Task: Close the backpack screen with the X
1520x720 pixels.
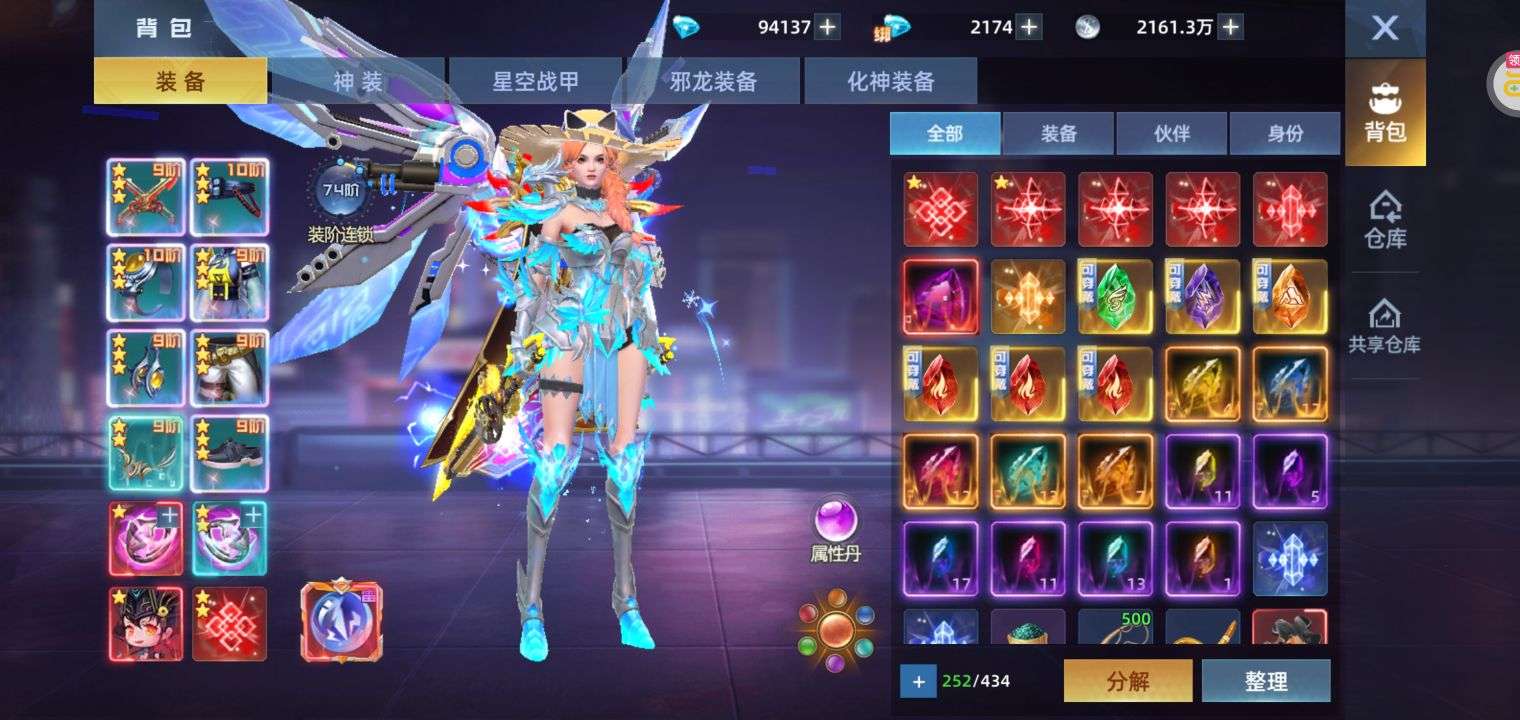Action: pyautogui.click(x=1384, y=28)
